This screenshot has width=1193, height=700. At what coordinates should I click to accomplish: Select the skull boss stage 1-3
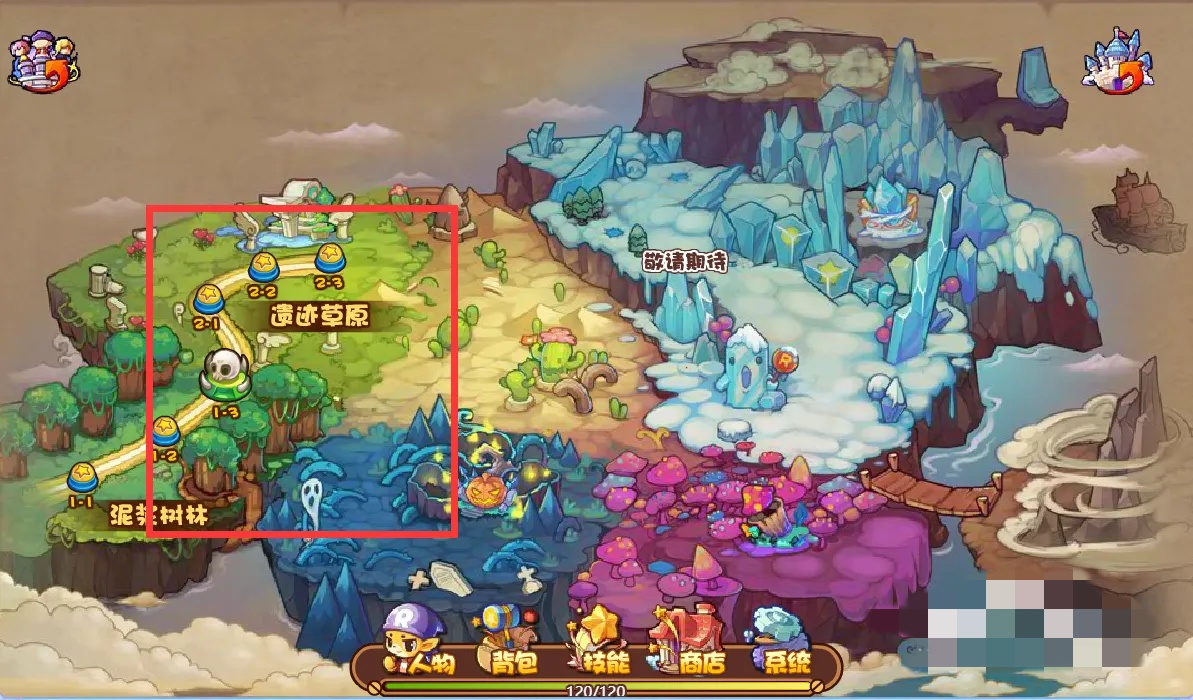click(222, 376)
